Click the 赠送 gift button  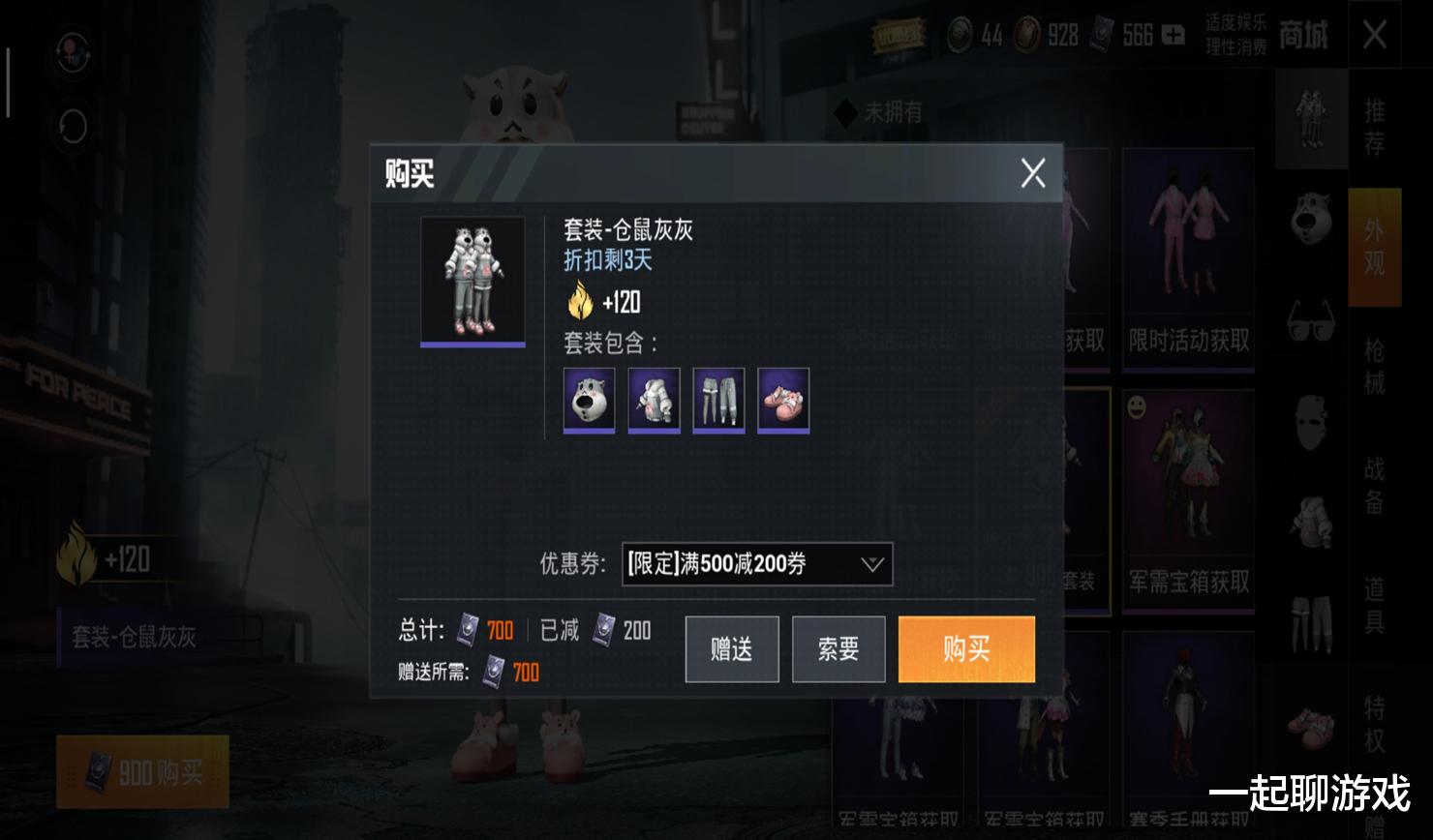[731, 649]
